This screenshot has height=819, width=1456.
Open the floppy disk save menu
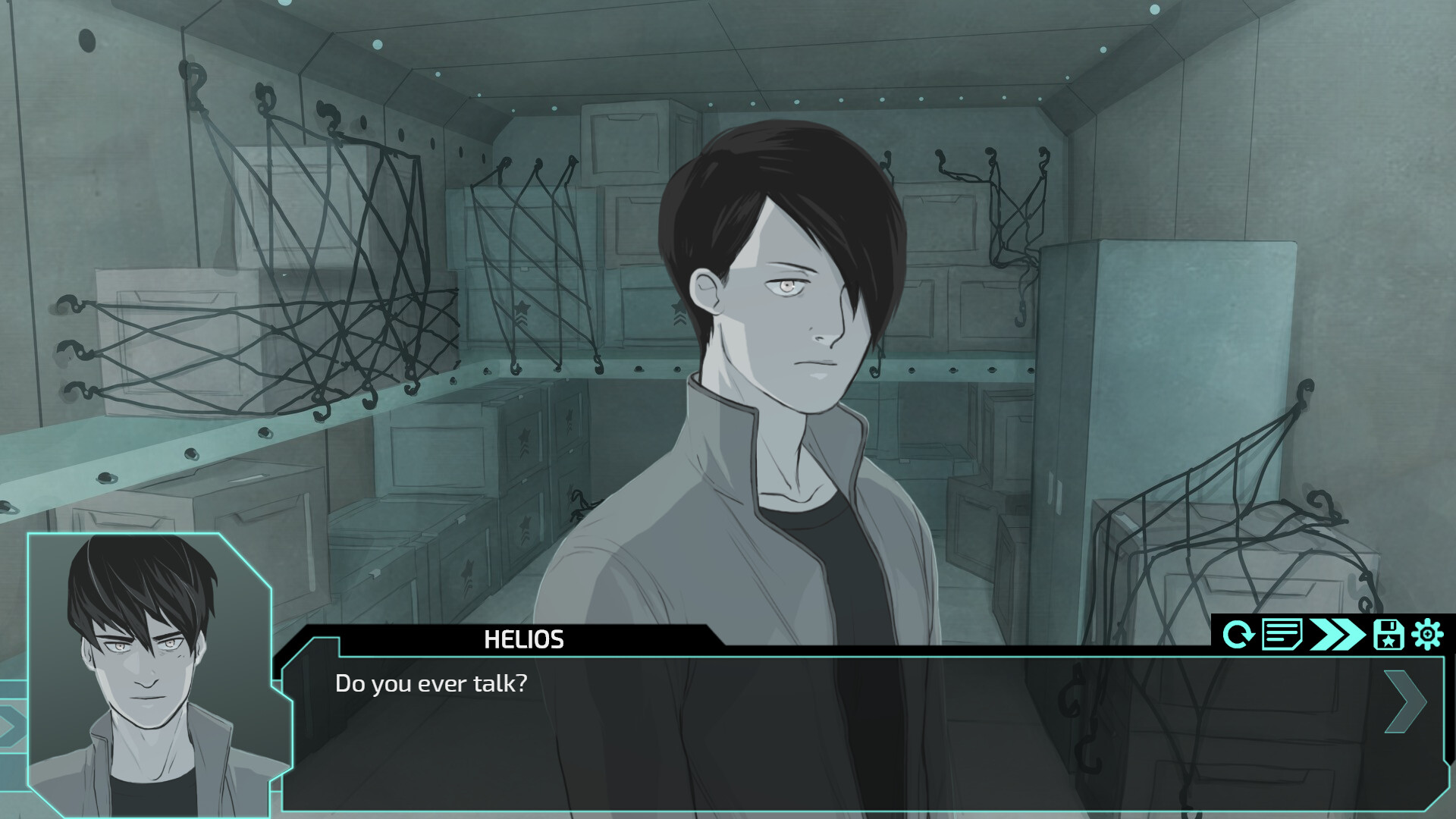pos(1388,634)
